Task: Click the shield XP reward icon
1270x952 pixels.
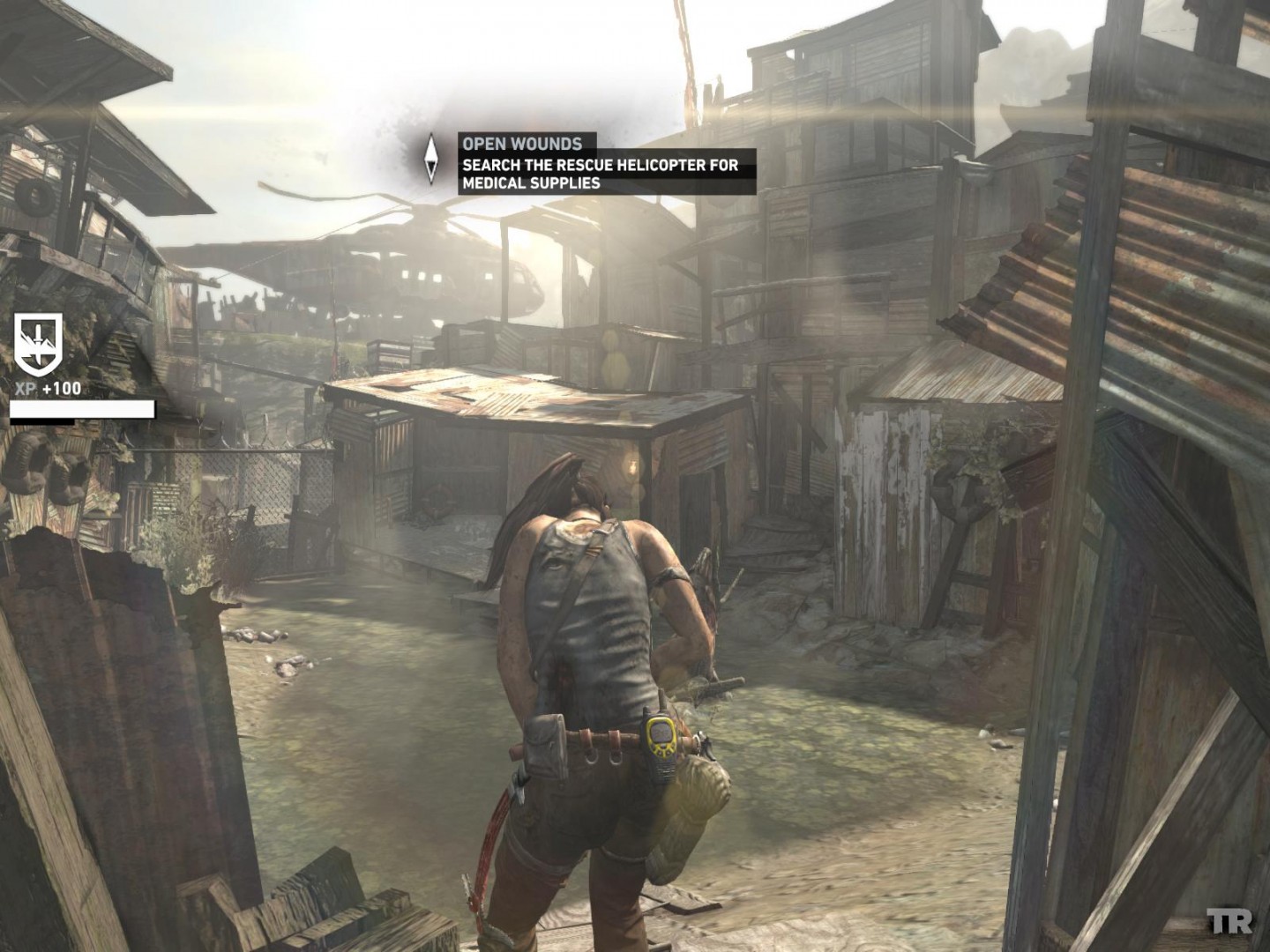Action: [38, 342]
